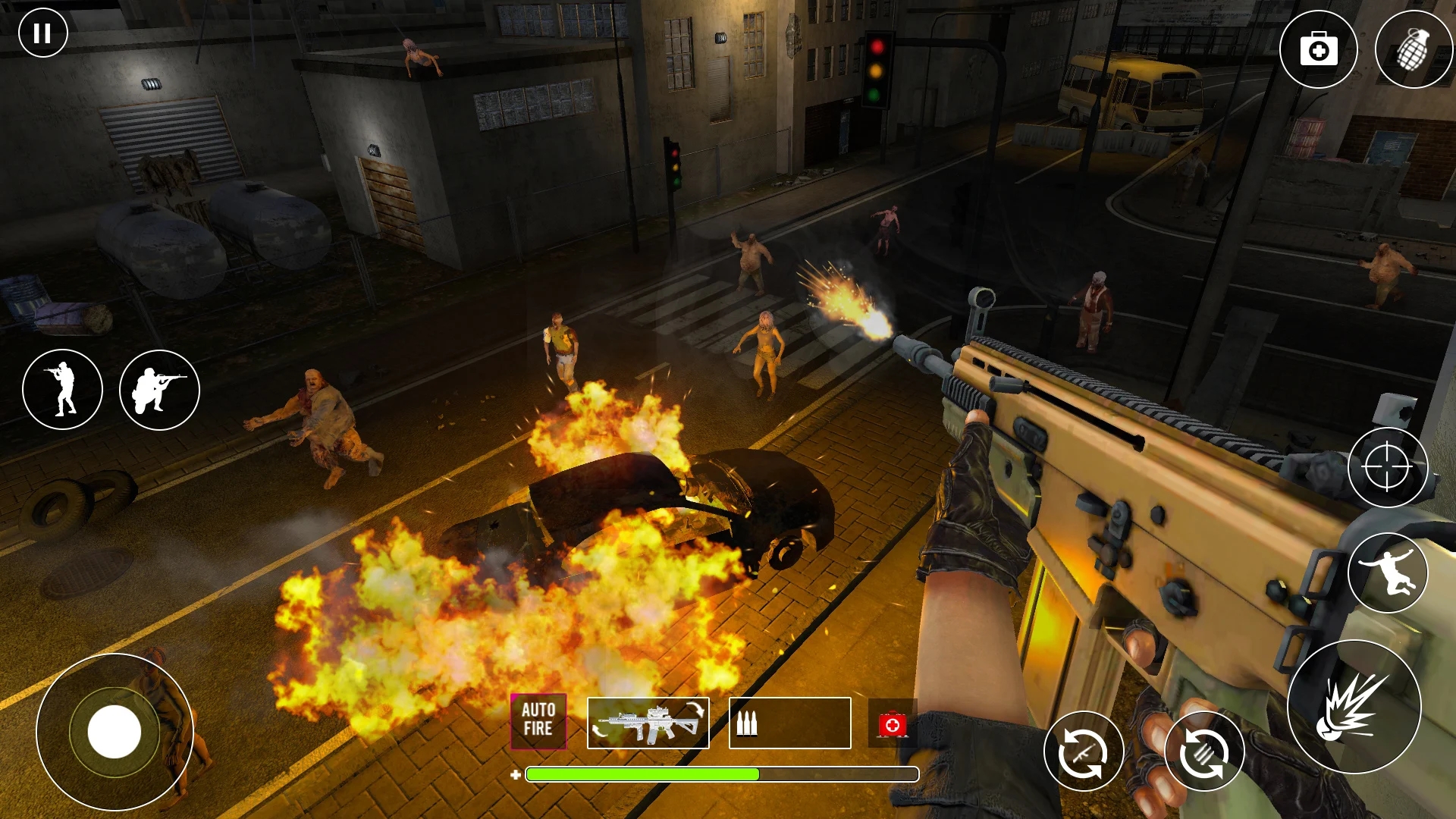
Task: Swap weapon using the rifle panel
Action: pyautogui.click(x=648, y=723)
